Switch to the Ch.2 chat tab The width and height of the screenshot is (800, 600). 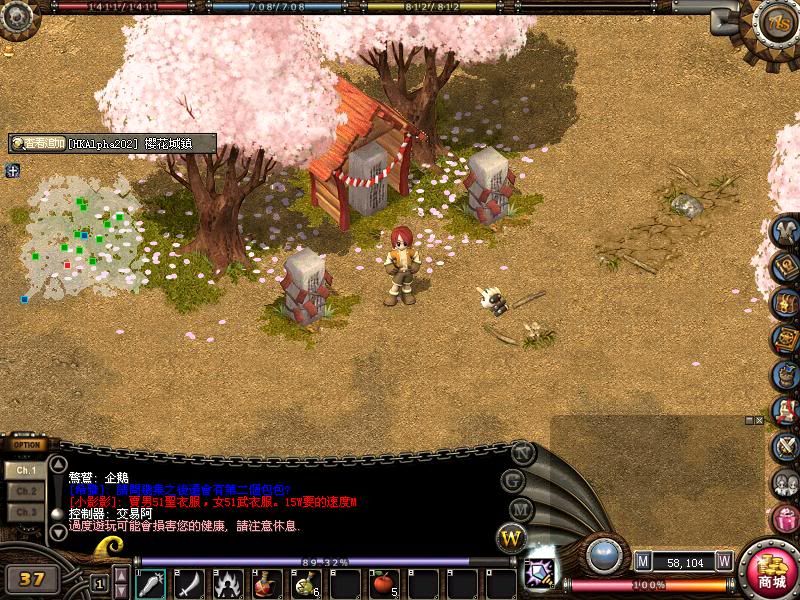tap(26, 491)
